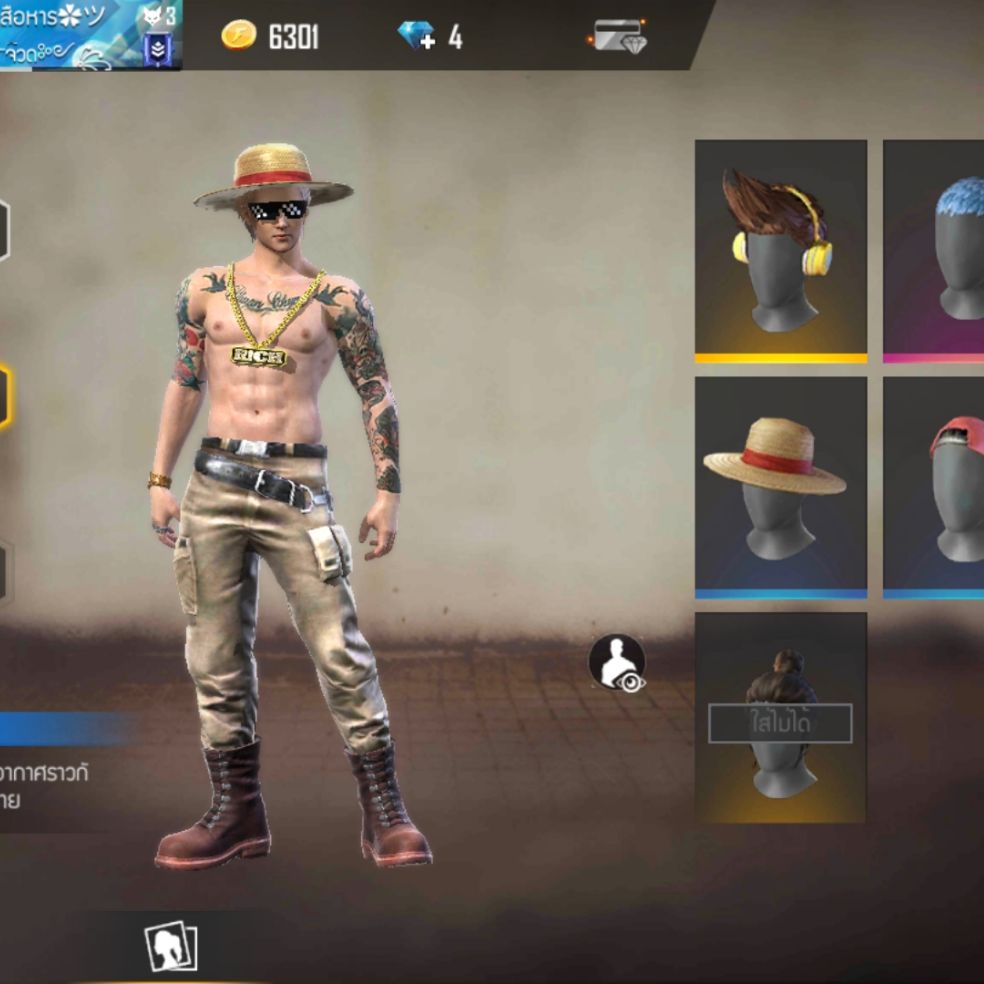Select the brown hair with yellow headphones
The height and width of the screenshot is (984, 984).
tap(781, 250)
